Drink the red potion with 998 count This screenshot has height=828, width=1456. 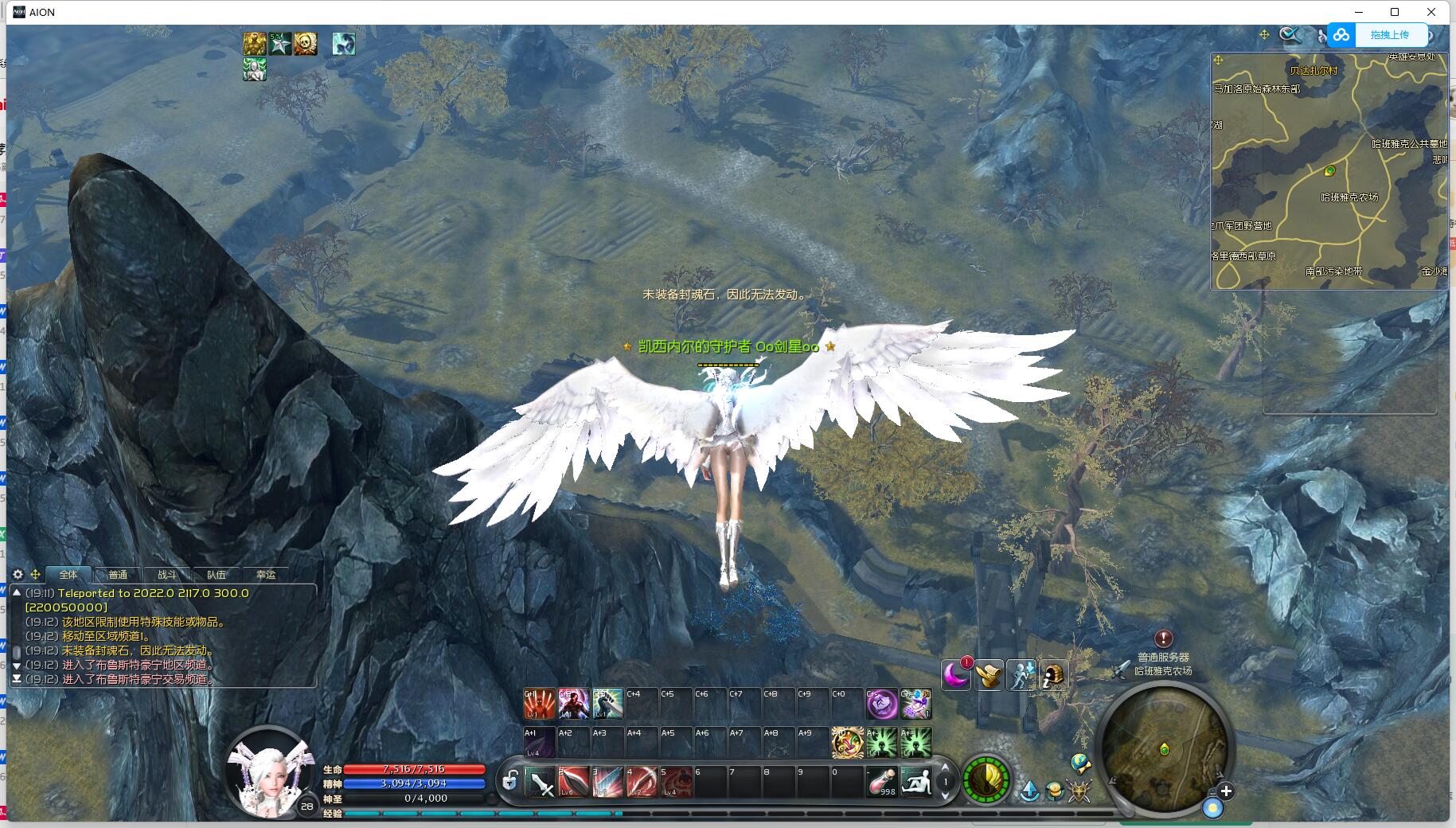(881, 782)
